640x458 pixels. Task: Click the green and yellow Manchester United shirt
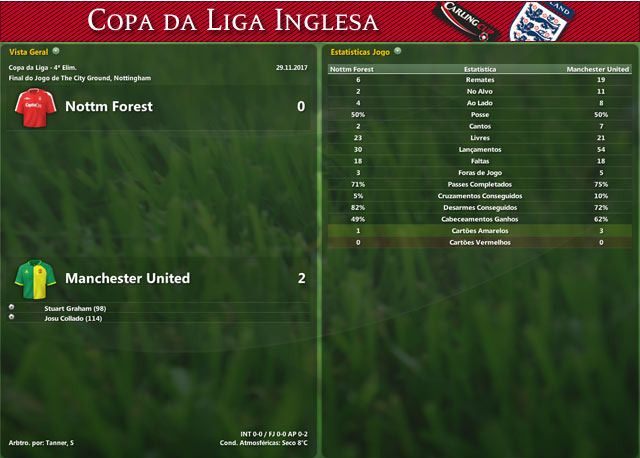tap(37, 278)
